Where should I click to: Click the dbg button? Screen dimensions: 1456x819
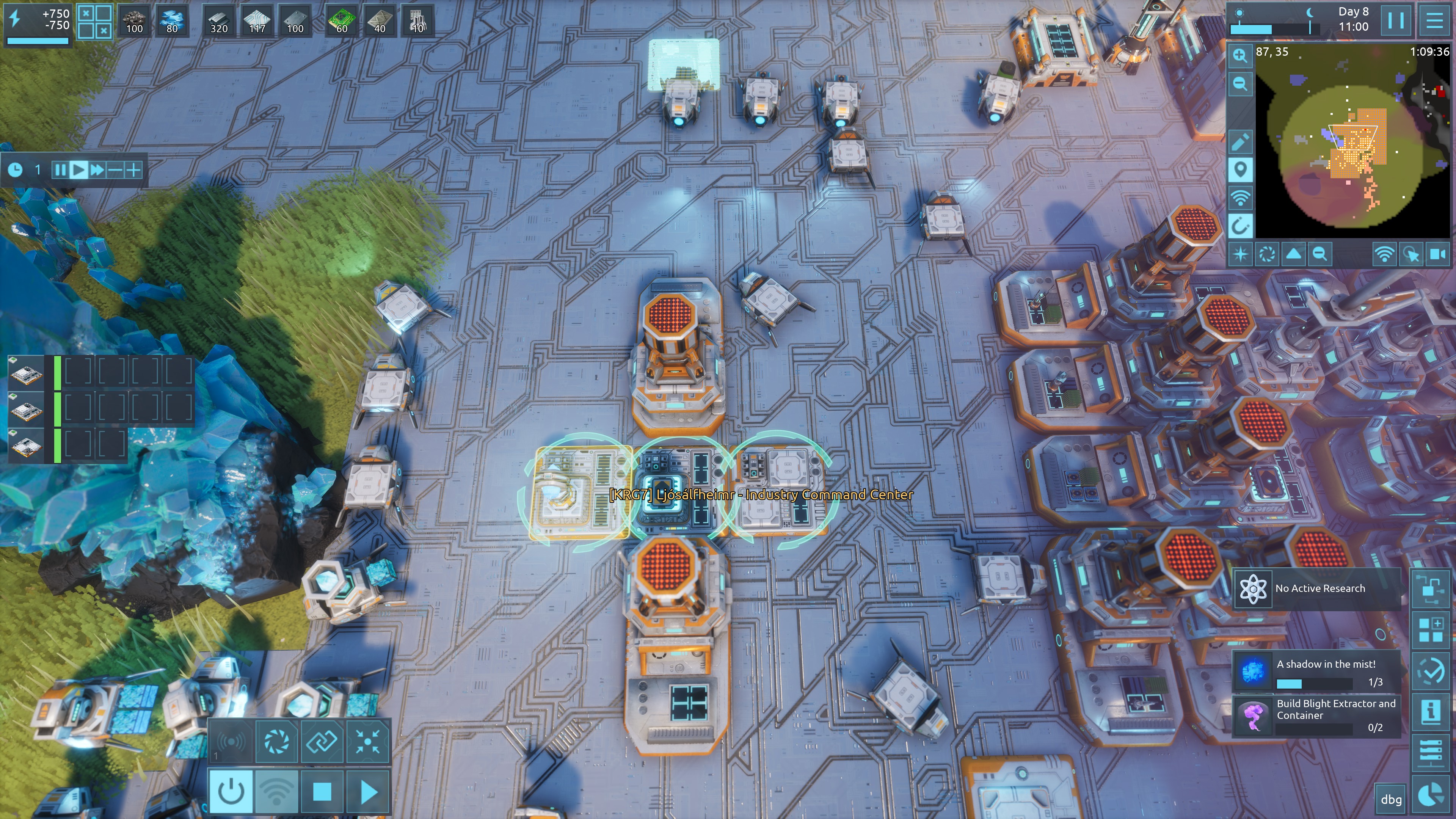pos(1391,799)
